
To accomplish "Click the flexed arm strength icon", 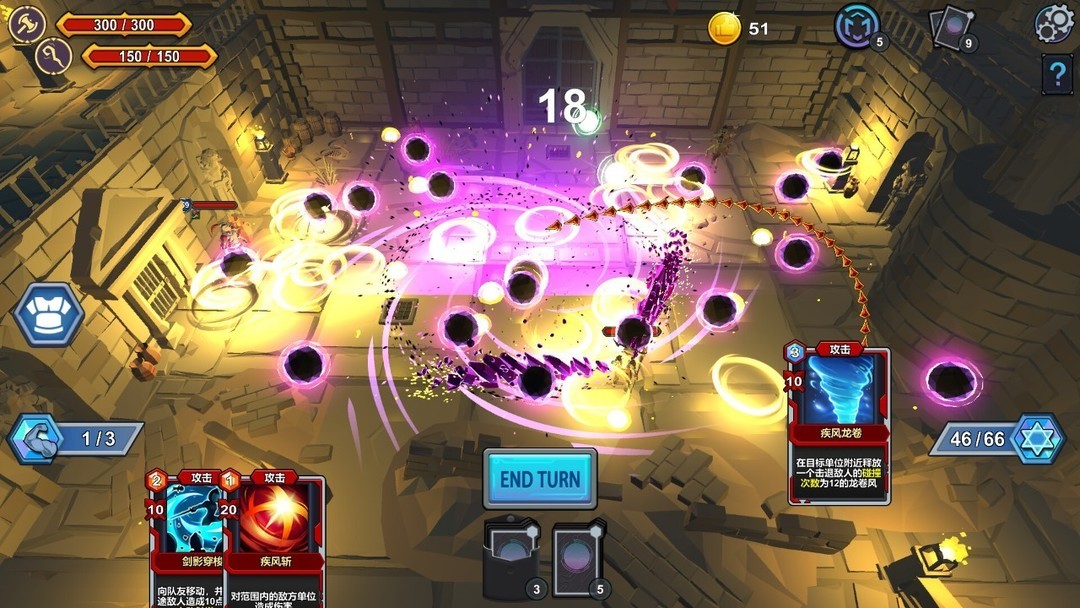I will click(32, 439).
